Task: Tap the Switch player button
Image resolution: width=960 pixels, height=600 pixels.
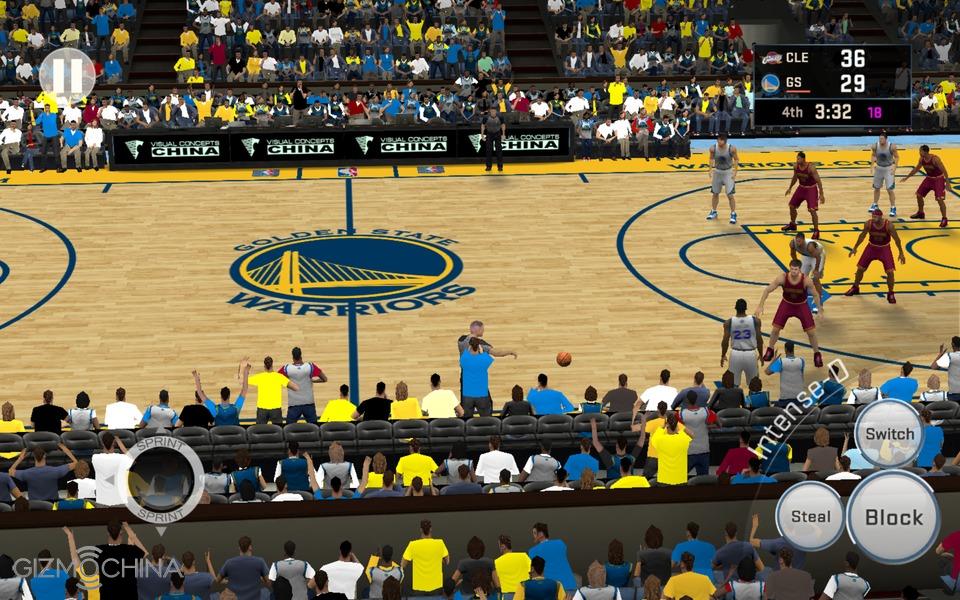Action: (x=889, y=434)
